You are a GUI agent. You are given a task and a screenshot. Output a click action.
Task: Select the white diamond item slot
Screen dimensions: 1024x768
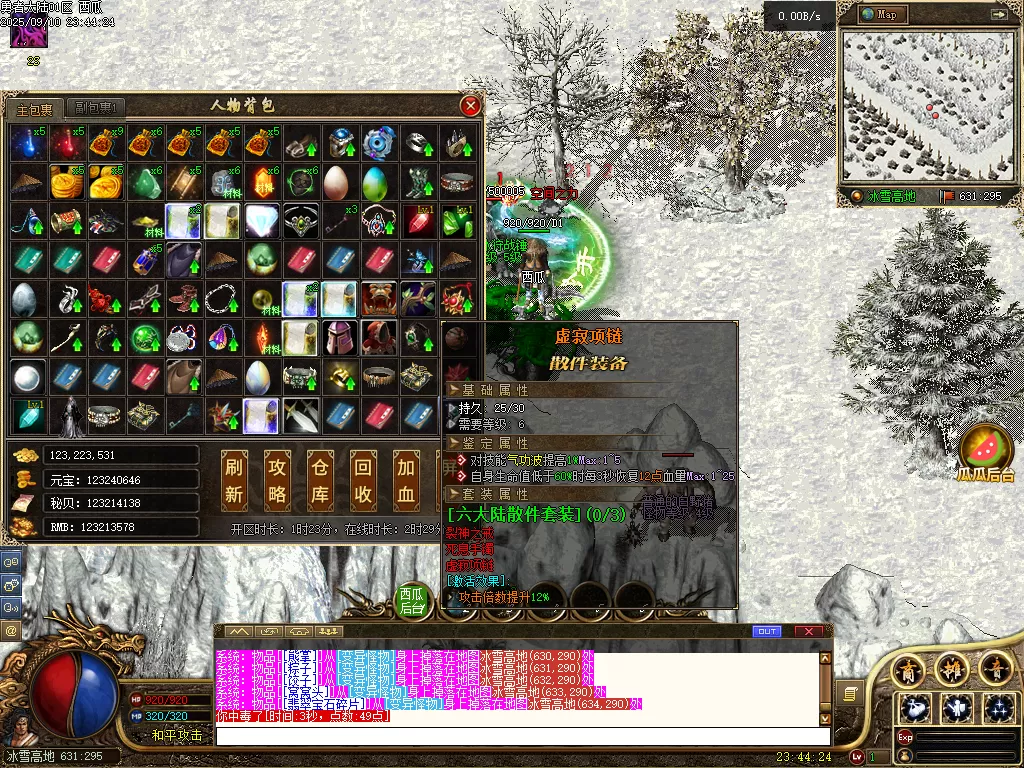click(x=261, y=220)
